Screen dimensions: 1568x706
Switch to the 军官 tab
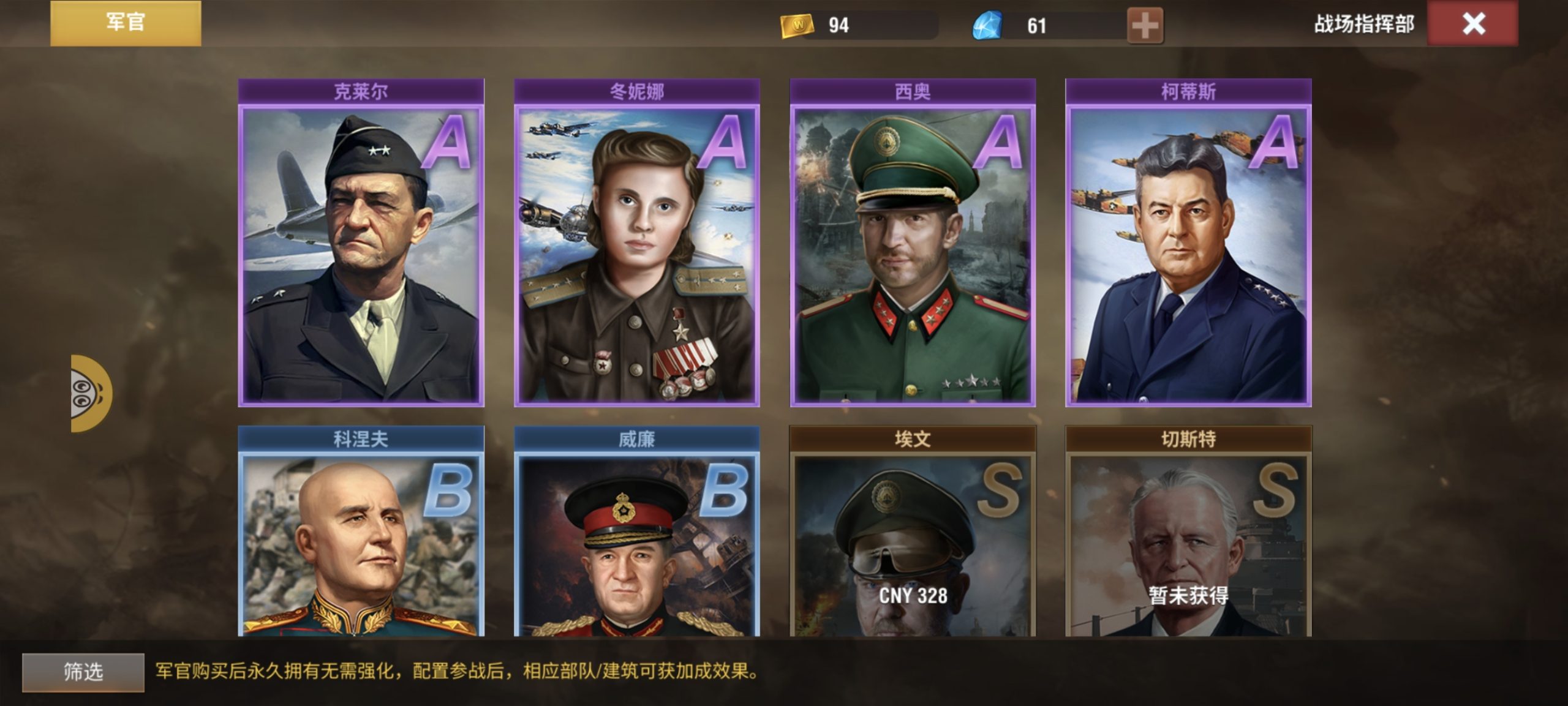(x=126, y=23)
